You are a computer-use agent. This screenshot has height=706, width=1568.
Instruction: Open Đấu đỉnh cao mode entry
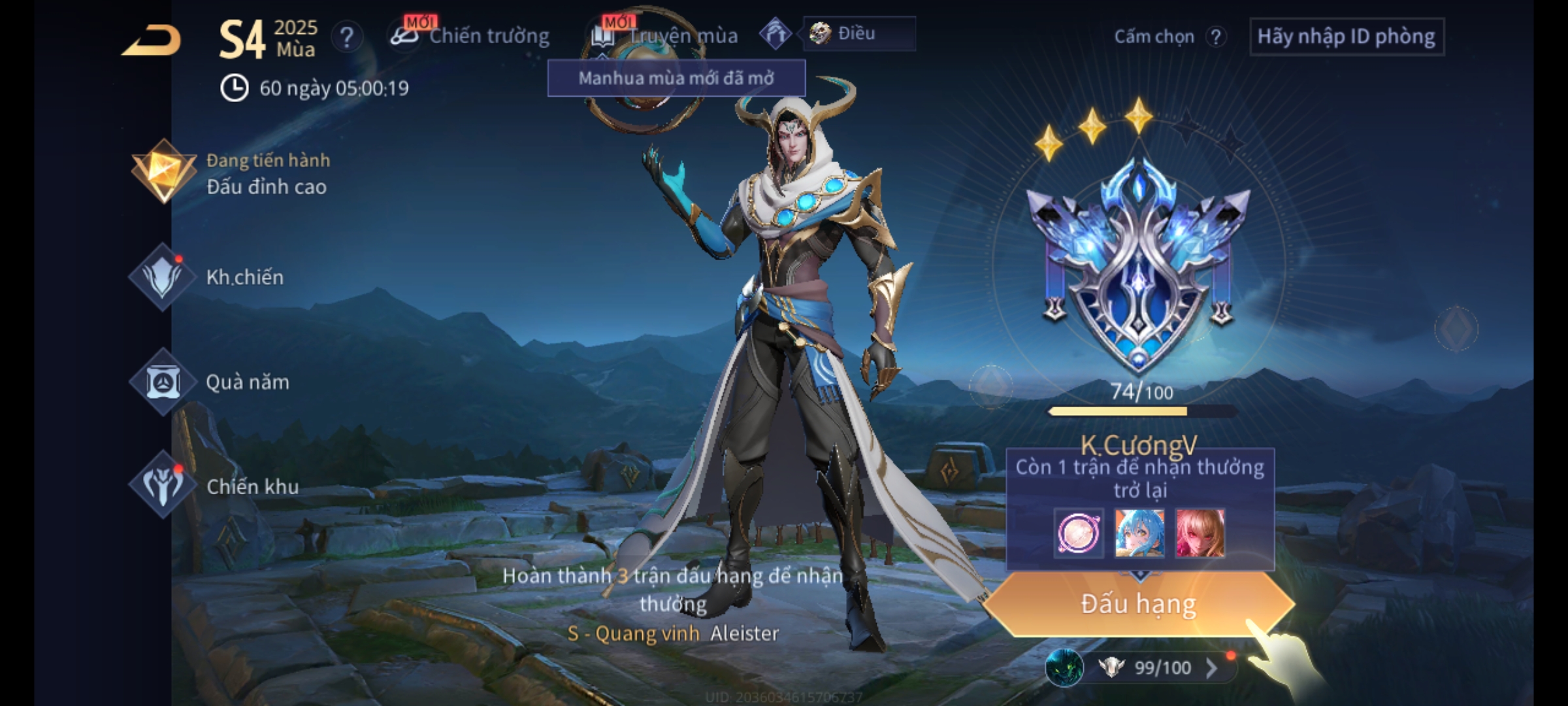(235, 174)
